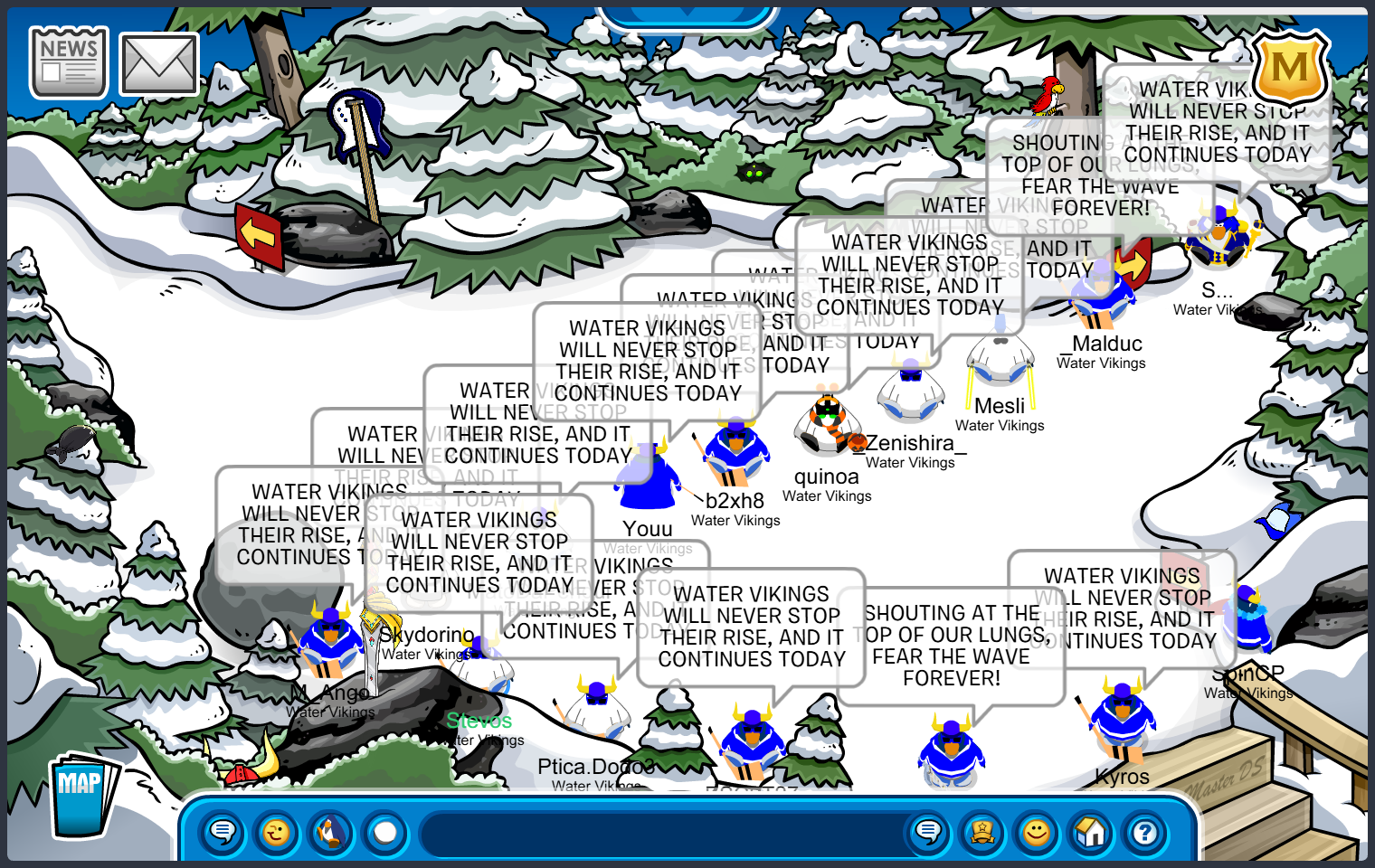Open the question mark help menu

pyautogui.click(x=1145, y=831)
